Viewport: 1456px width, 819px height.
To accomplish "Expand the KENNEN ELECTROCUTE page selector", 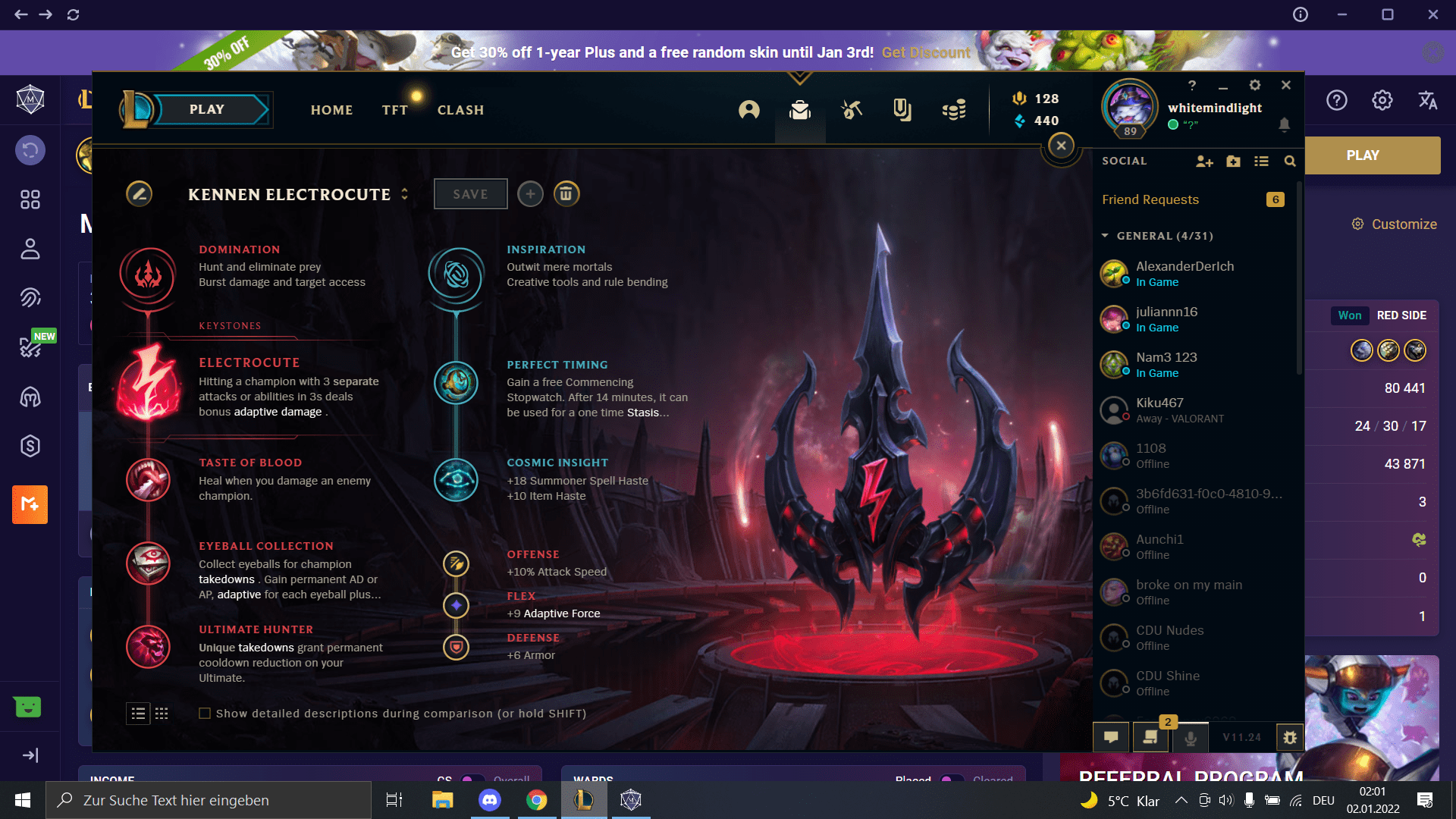I will click(x=403, y=194).
